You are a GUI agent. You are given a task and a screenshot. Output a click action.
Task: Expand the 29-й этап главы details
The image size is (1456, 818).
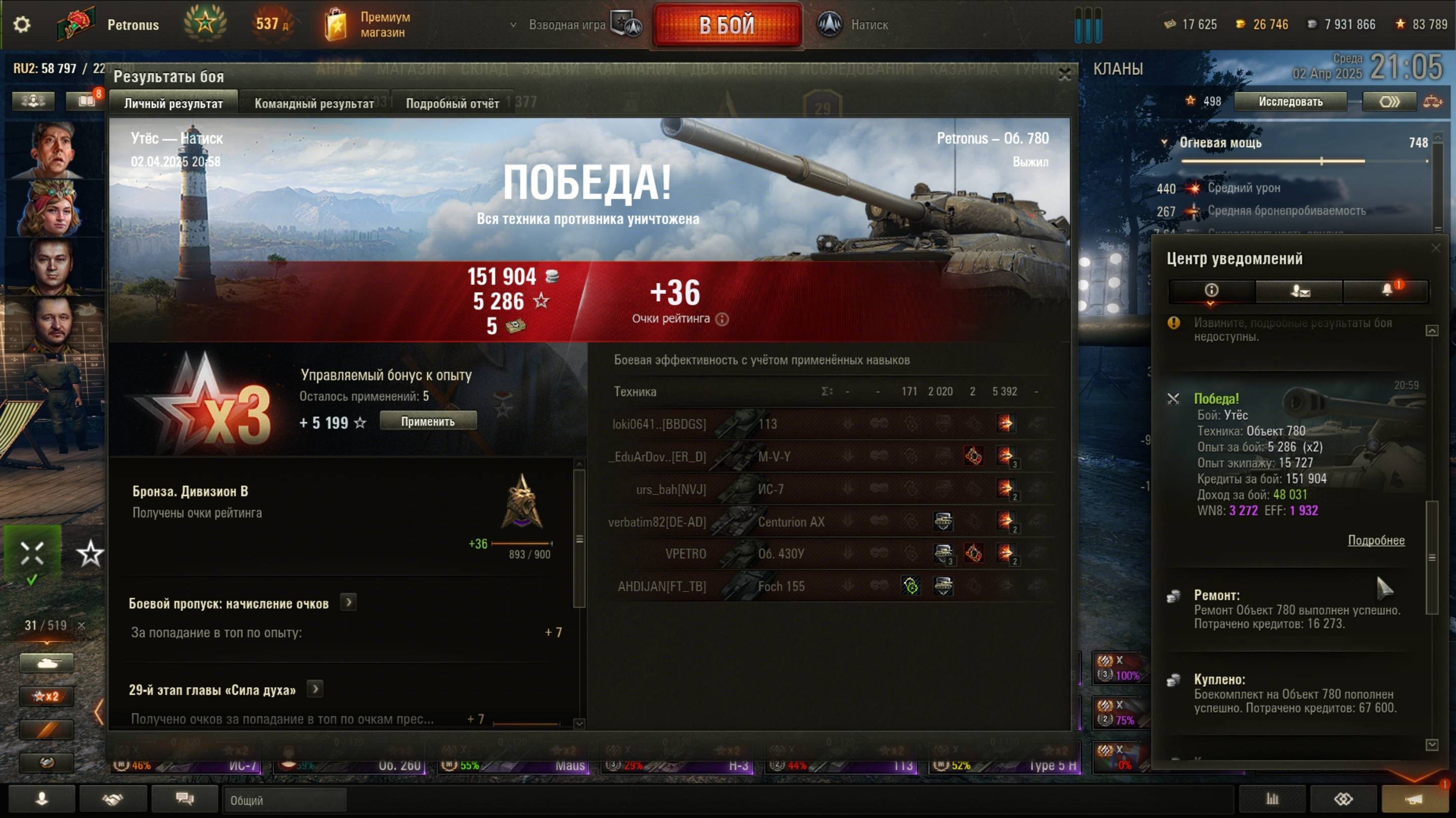pos(315,689)
